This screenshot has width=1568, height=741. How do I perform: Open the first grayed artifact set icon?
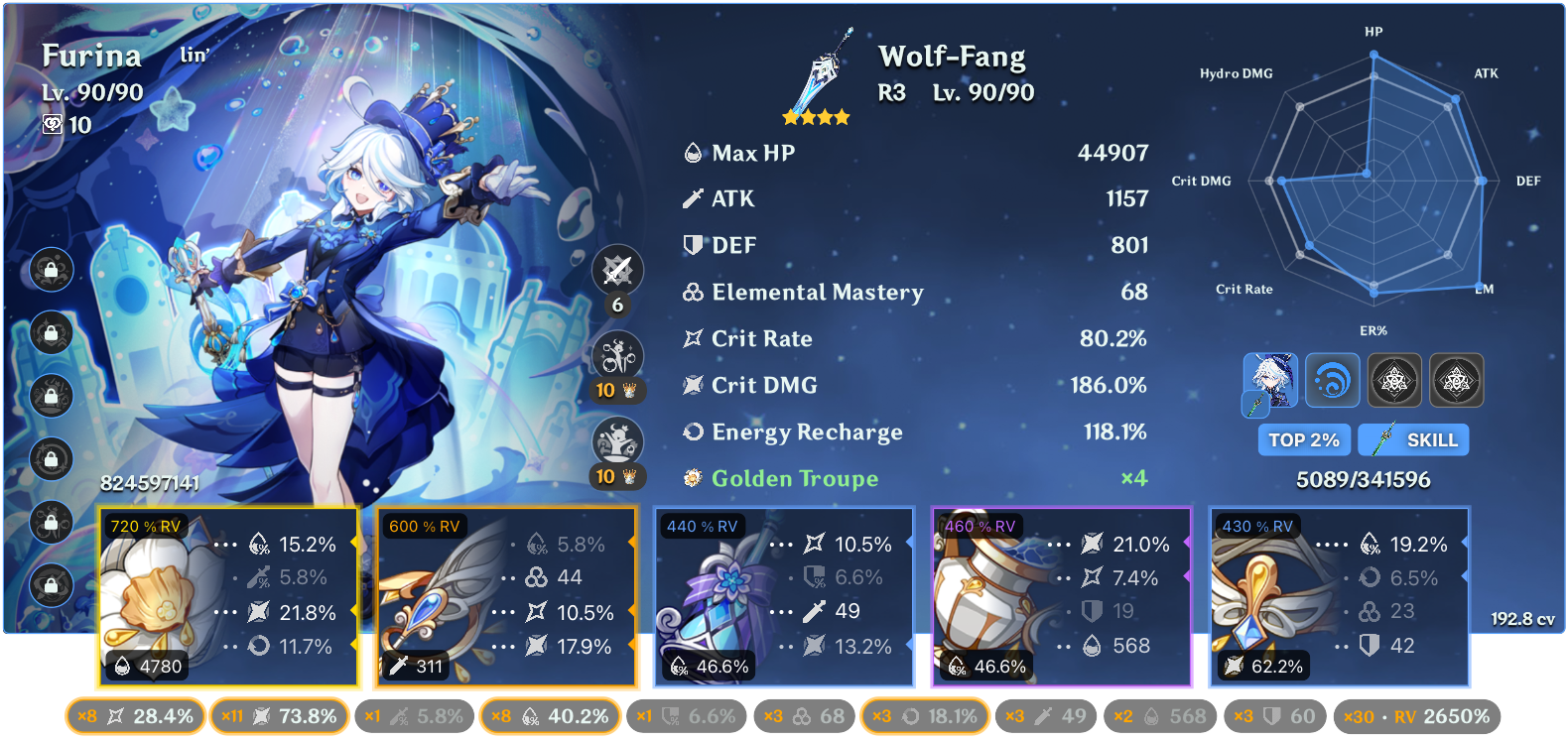click(1395, 380)
